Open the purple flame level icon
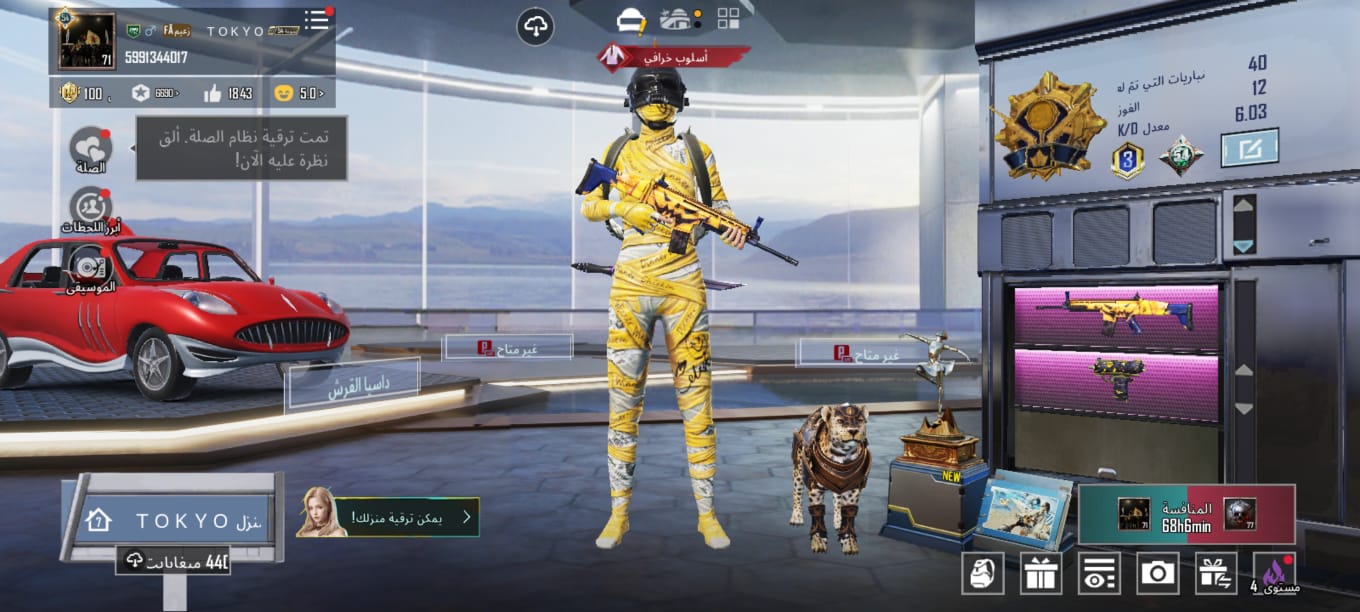Screen dimensions: 1360x612 [1274, 573]
